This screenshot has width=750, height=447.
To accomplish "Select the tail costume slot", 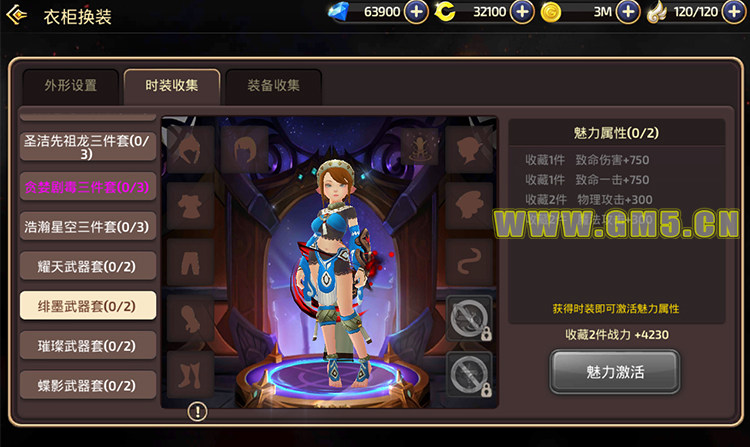I will pos(469,261).
